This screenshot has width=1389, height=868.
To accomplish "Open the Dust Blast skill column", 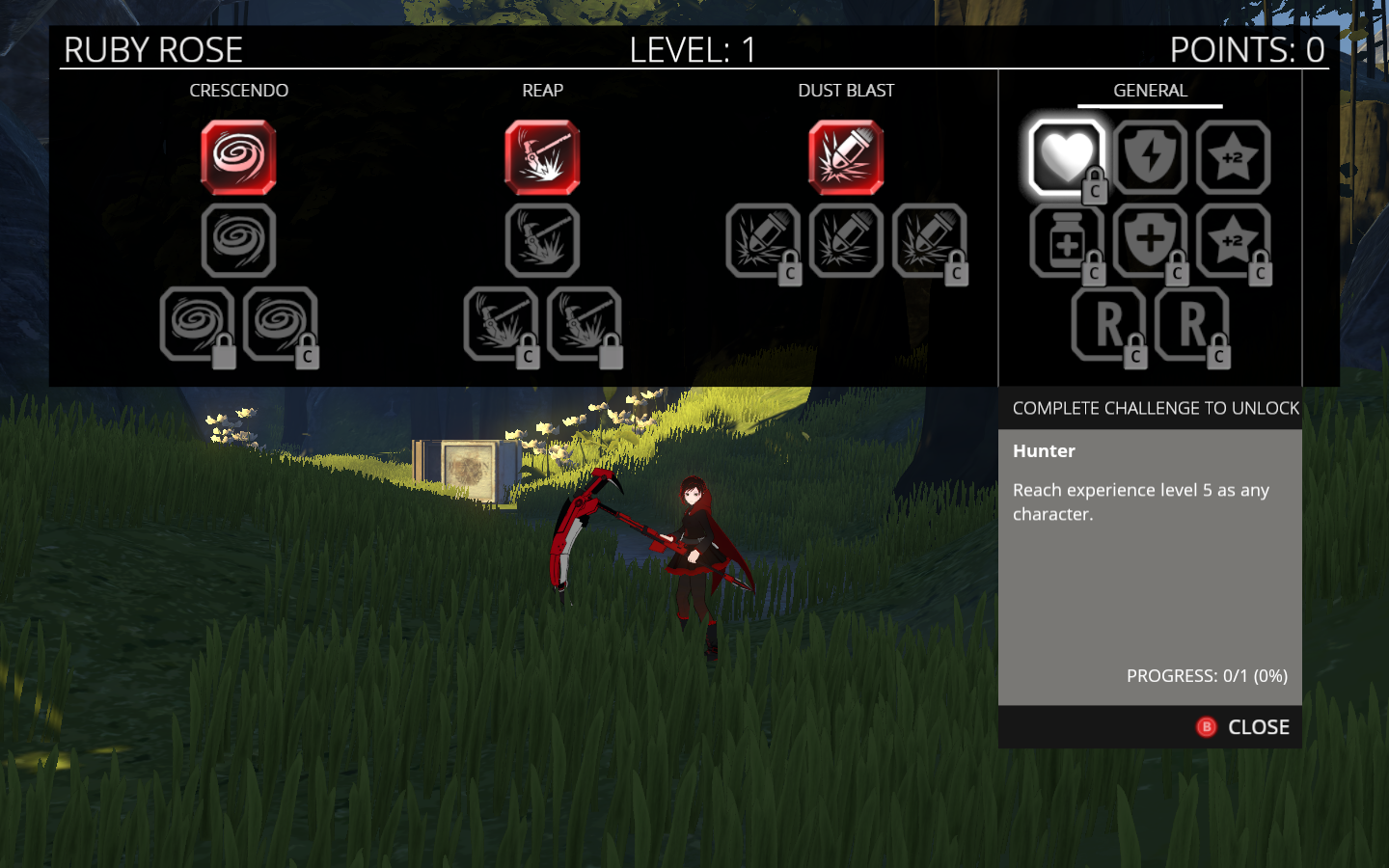I will pos(846,91).
